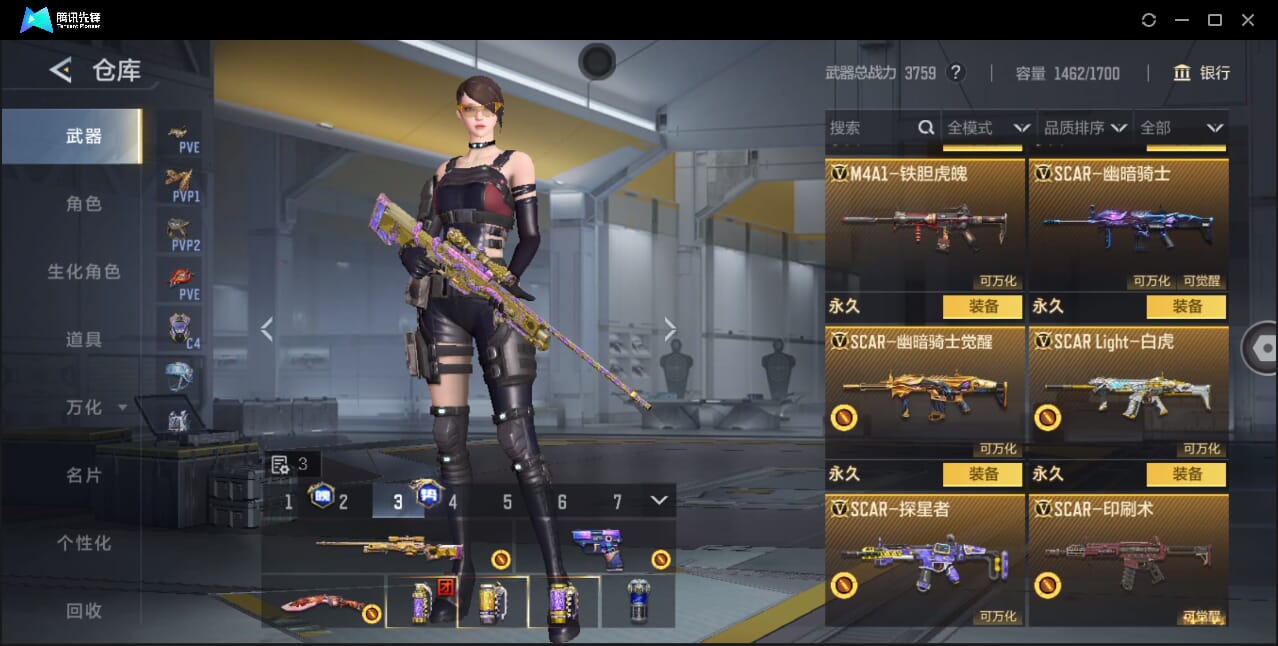The height and width of the screenshot is (646, 1278).
Task: Go back from the 仓库 screen
Action: point(61,70)
